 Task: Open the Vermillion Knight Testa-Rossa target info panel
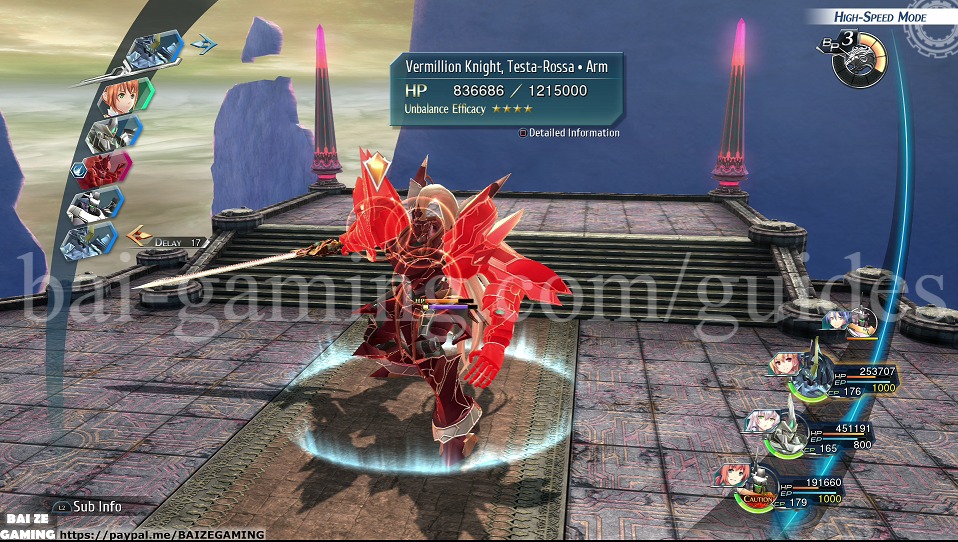506,88
